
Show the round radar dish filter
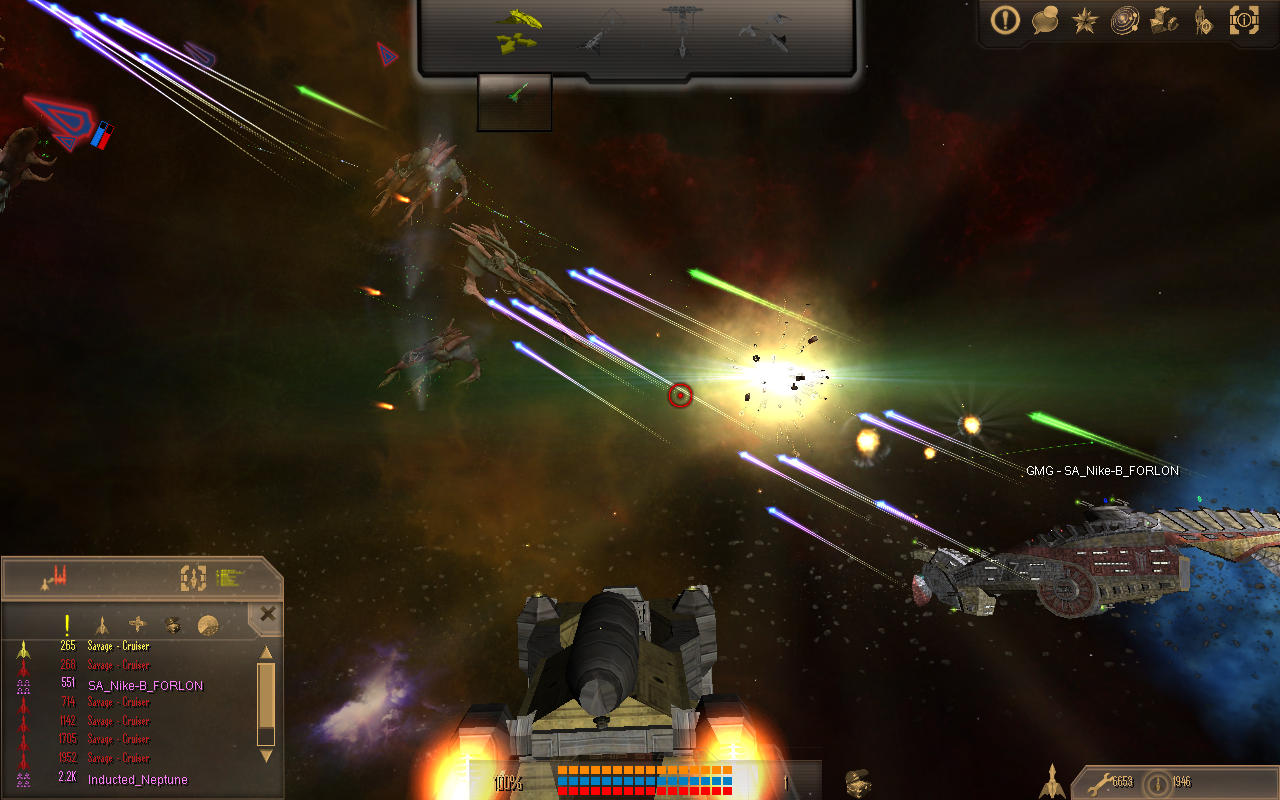click(208, 625)
